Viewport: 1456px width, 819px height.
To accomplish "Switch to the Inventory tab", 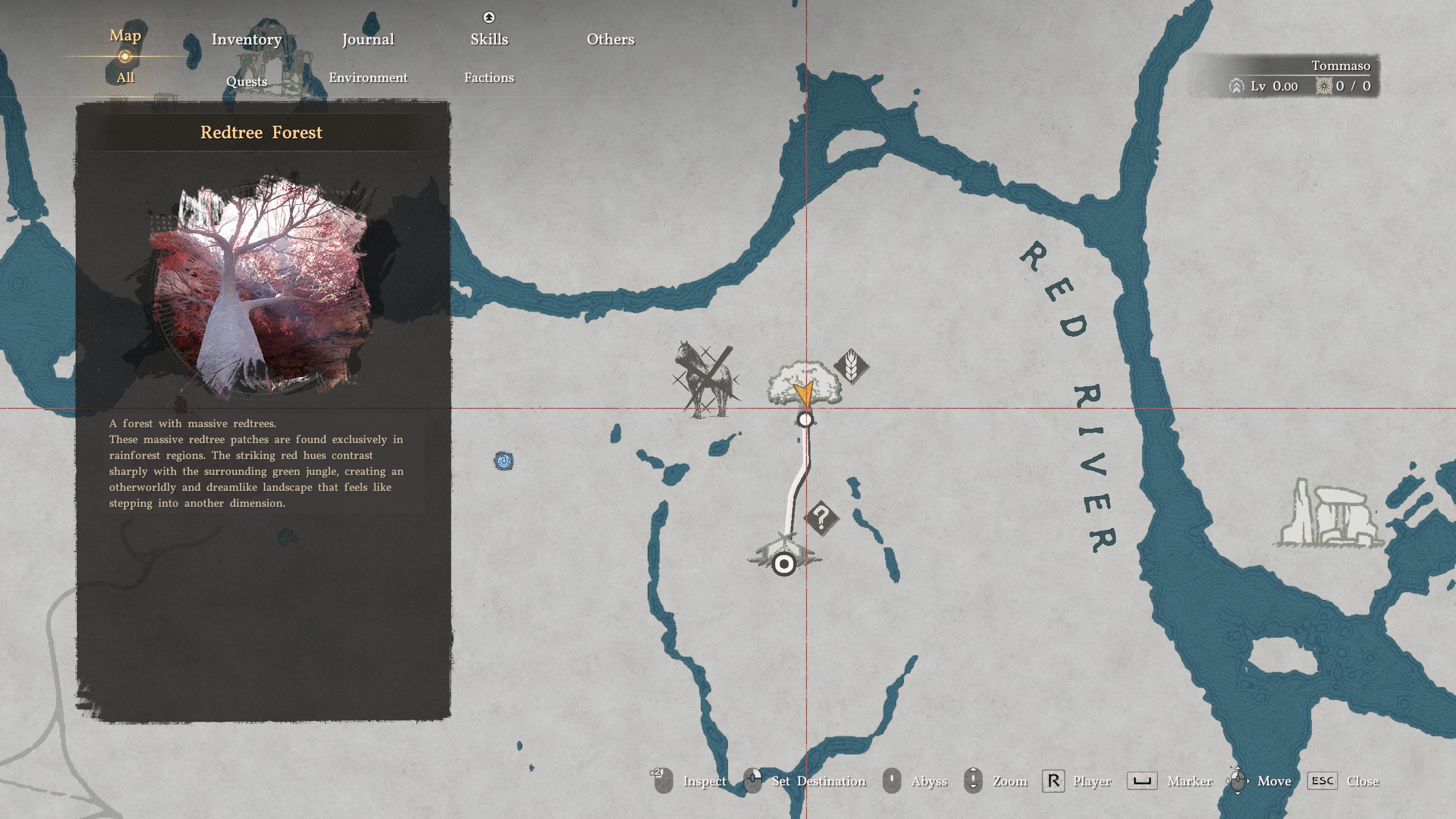I will [x=246, y=39].
